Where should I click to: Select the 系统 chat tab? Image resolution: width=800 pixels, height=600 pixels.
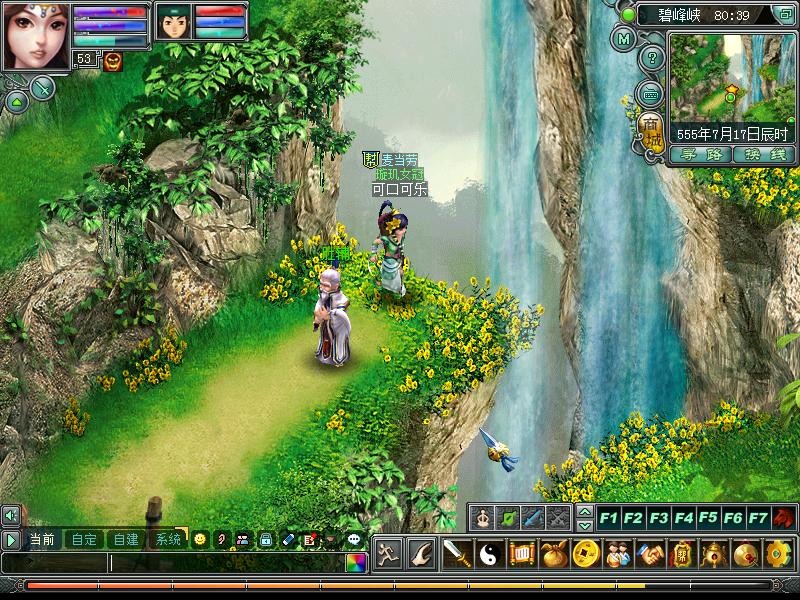[x=167, y=539]
